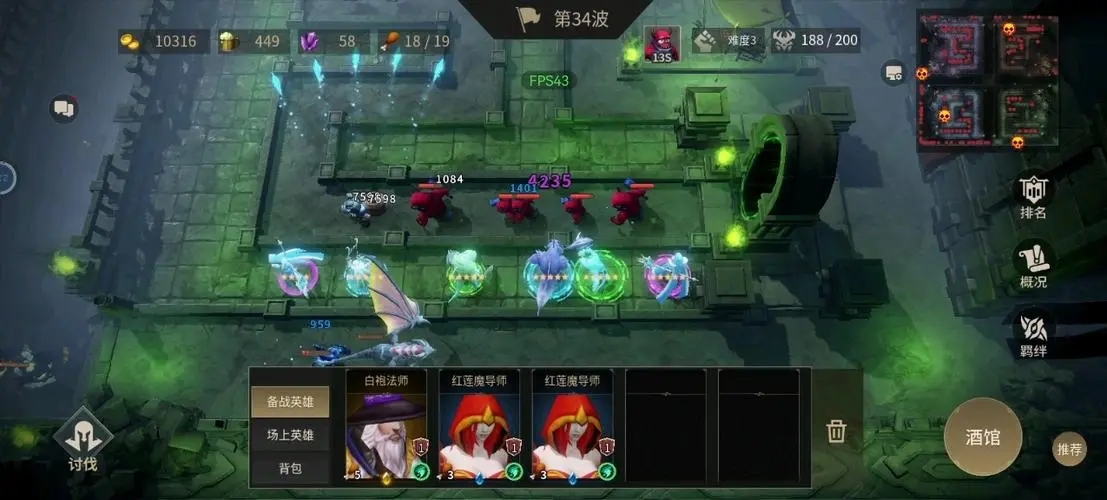Viewport: 1107px width, 500px height.
Task: Activate the 讨伐 crusade button
Action: [x=82, y=443]
